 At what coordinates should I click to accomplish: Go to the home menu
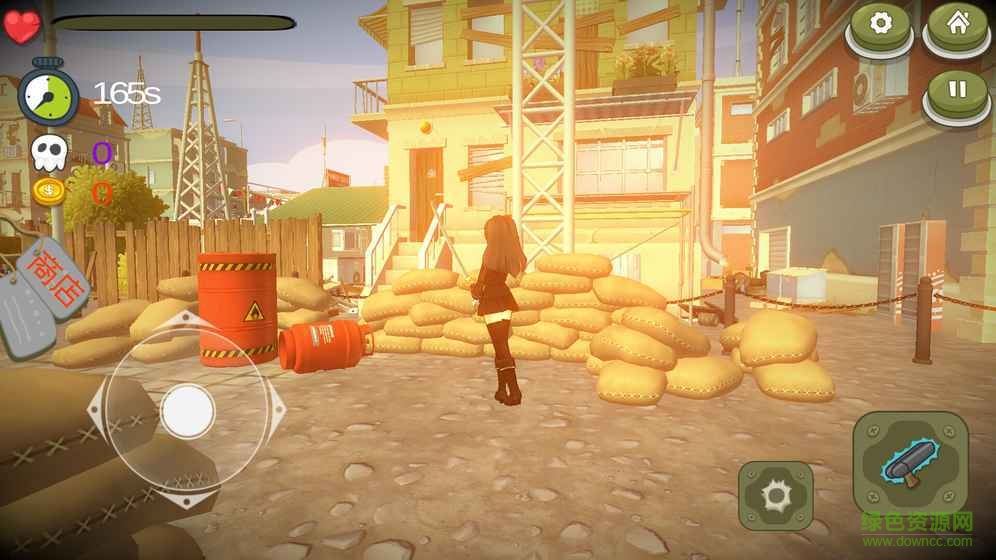957,25
